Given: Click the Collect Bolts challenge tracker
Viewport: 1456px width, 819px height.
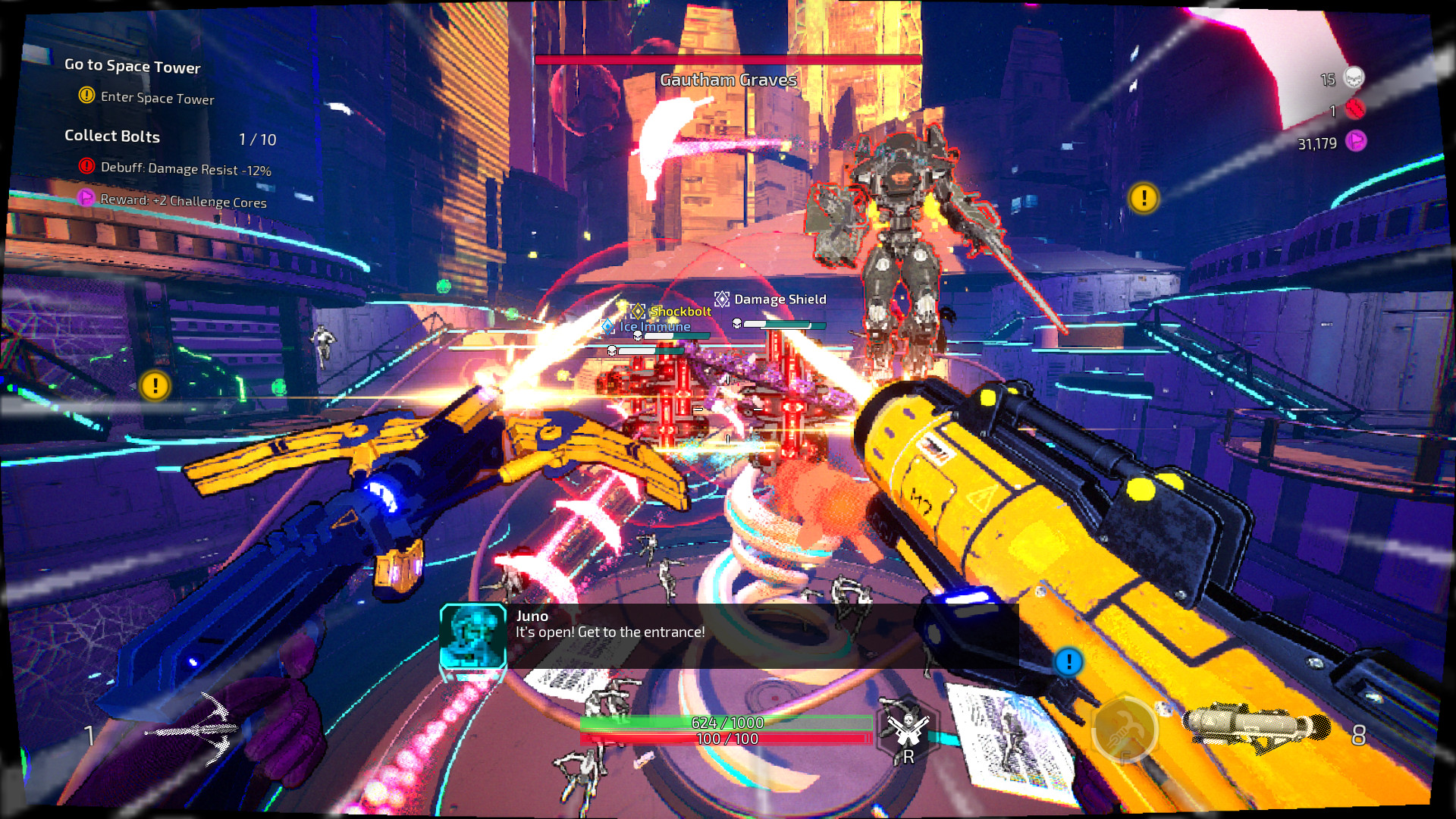Looking at the screenshot, I should pos(112,136).
